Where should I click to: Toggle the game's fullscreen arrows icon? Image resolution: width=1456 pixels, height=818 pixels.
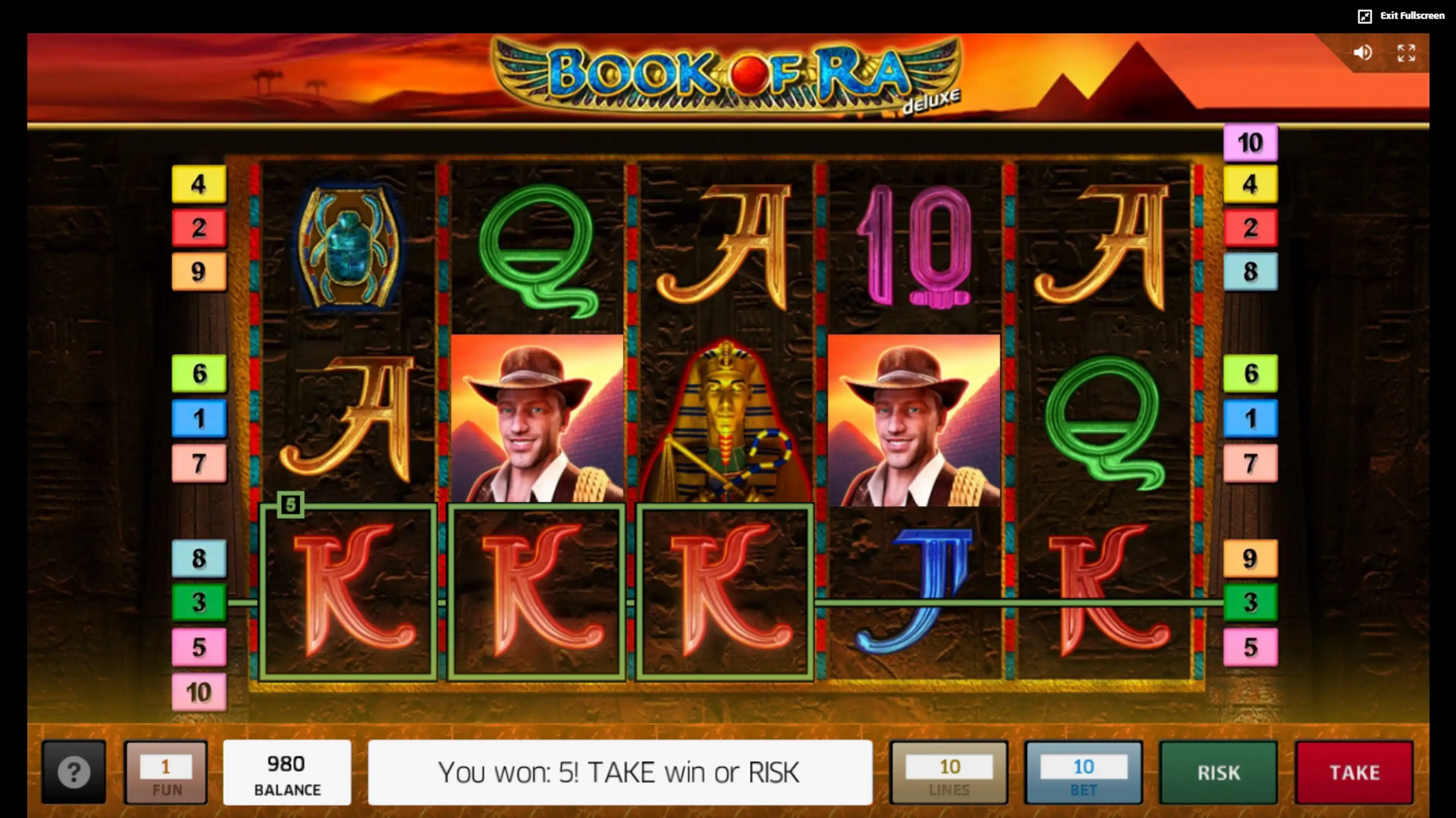[1406, 53]
